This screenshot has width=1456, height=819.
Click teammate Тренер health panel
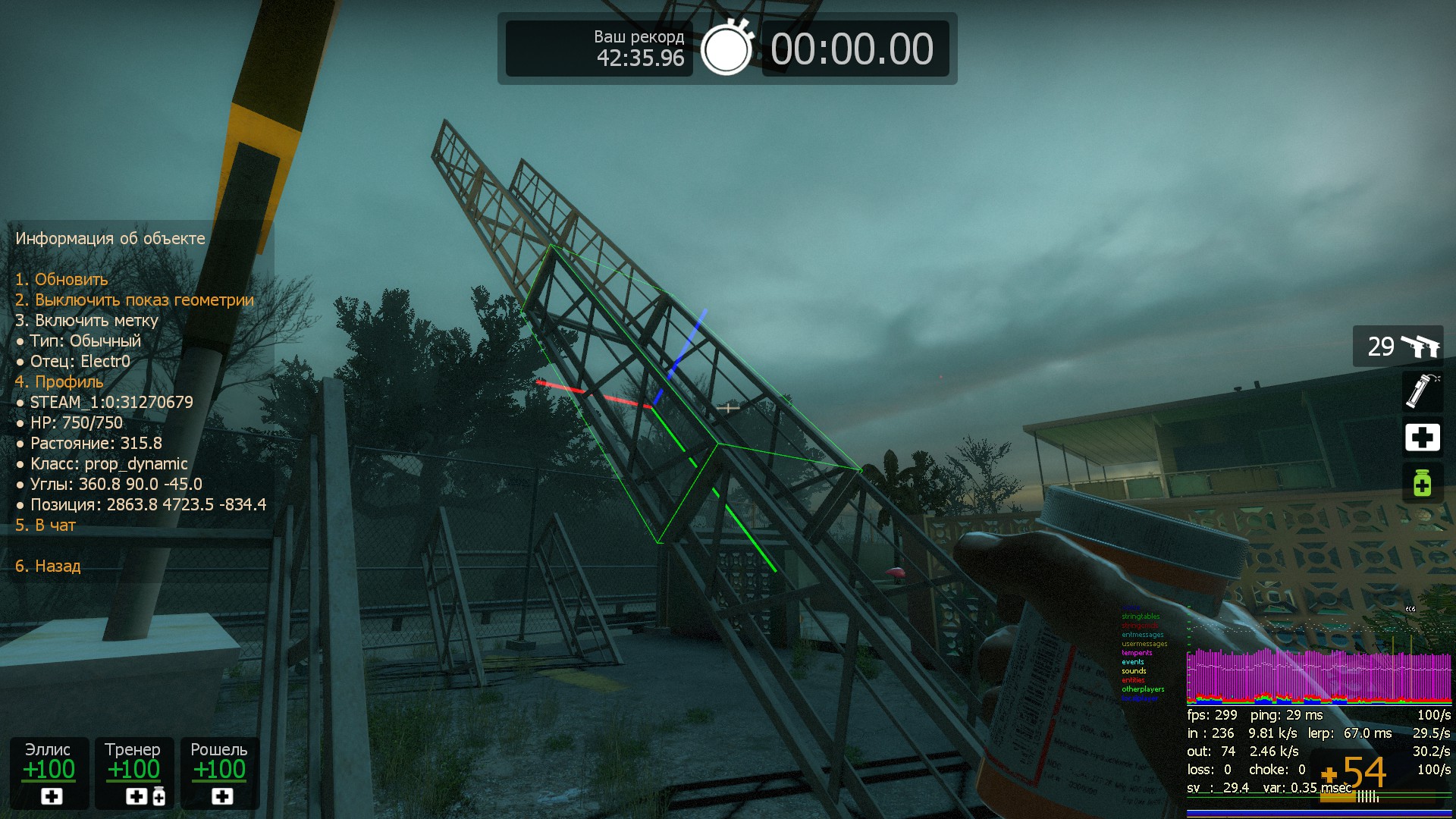tap(133, 773)
